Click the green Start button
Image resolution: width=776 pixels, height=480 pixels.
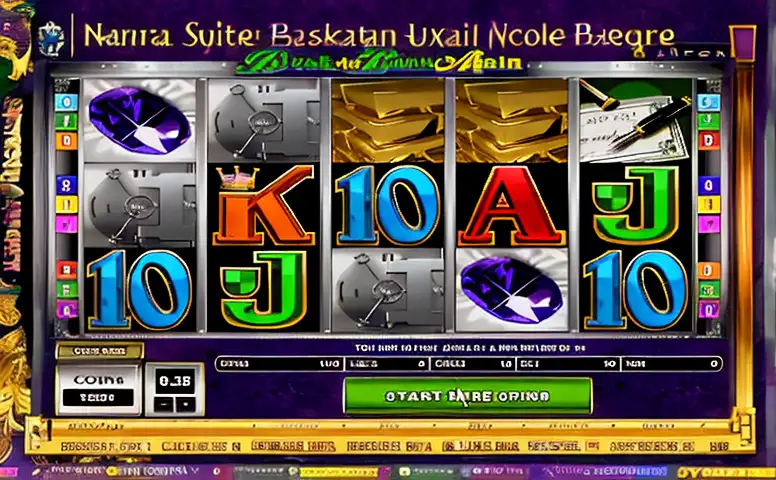point(467,396)
